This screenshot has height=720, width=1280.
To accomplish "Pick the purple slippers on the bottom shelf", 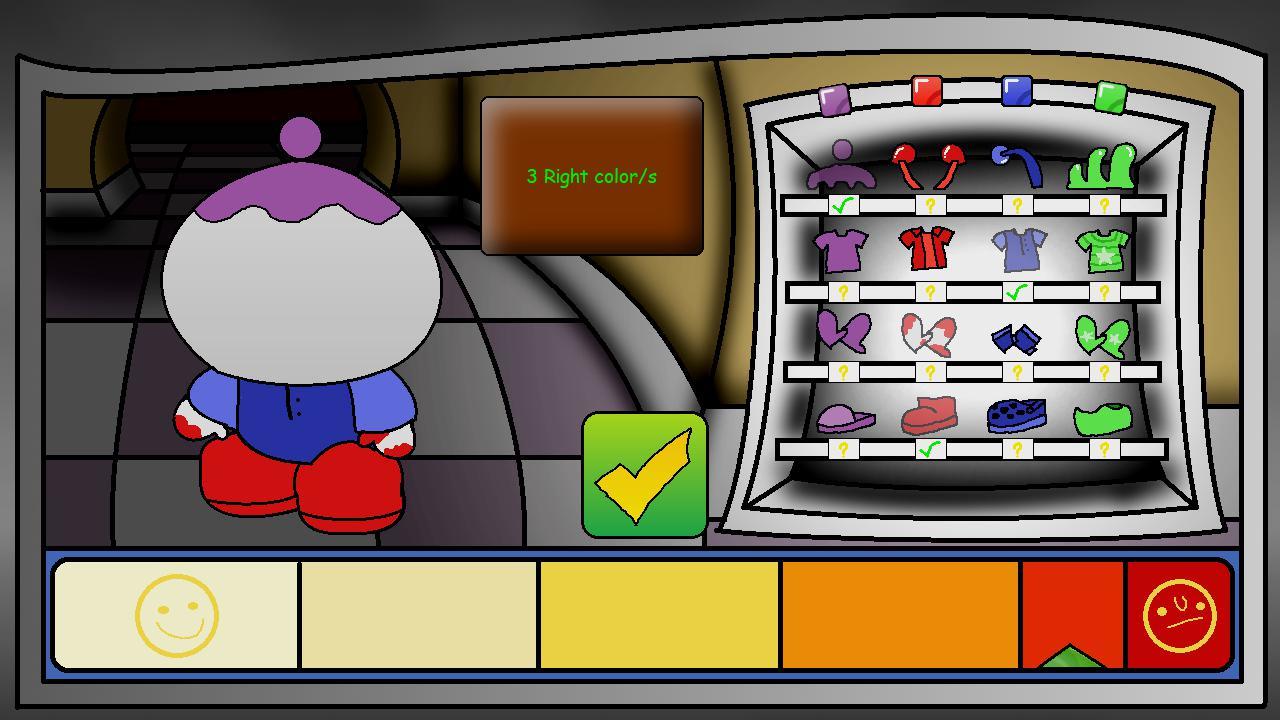I will point(845,418).
